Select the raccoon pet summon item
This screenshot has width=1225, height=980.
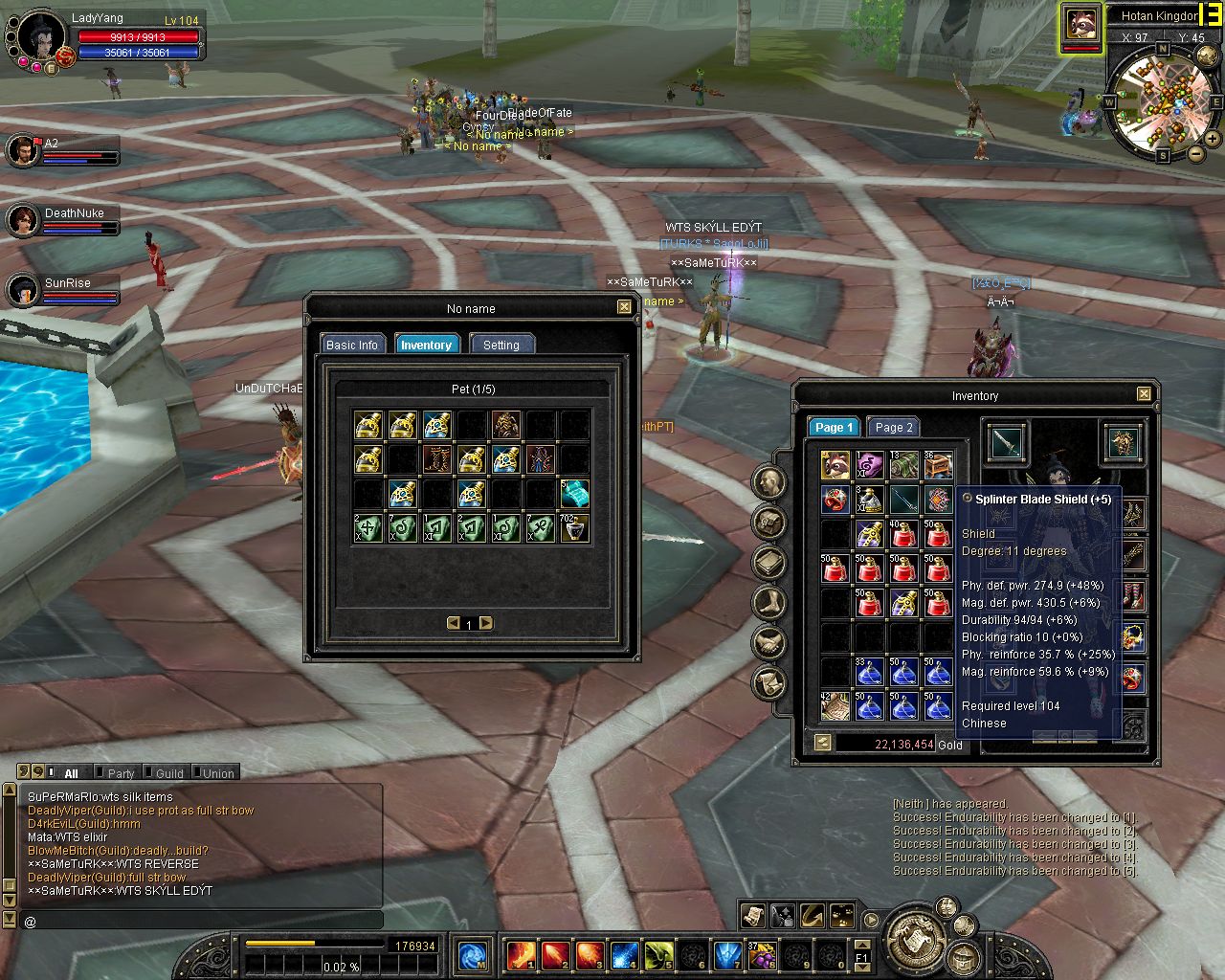coord(835,466)
